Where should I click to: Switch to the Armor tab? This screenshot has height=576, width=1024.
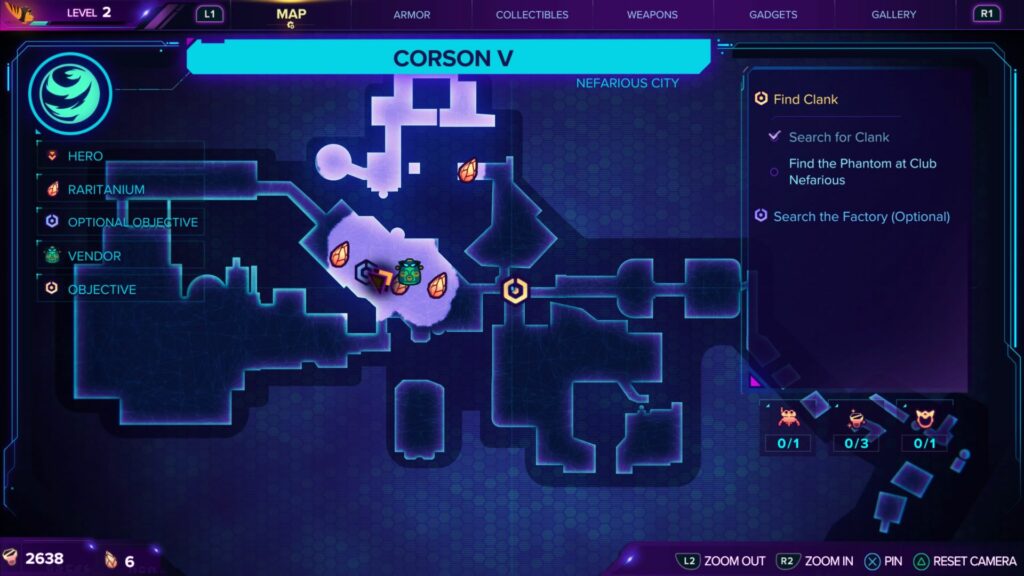tap(412, 15)
